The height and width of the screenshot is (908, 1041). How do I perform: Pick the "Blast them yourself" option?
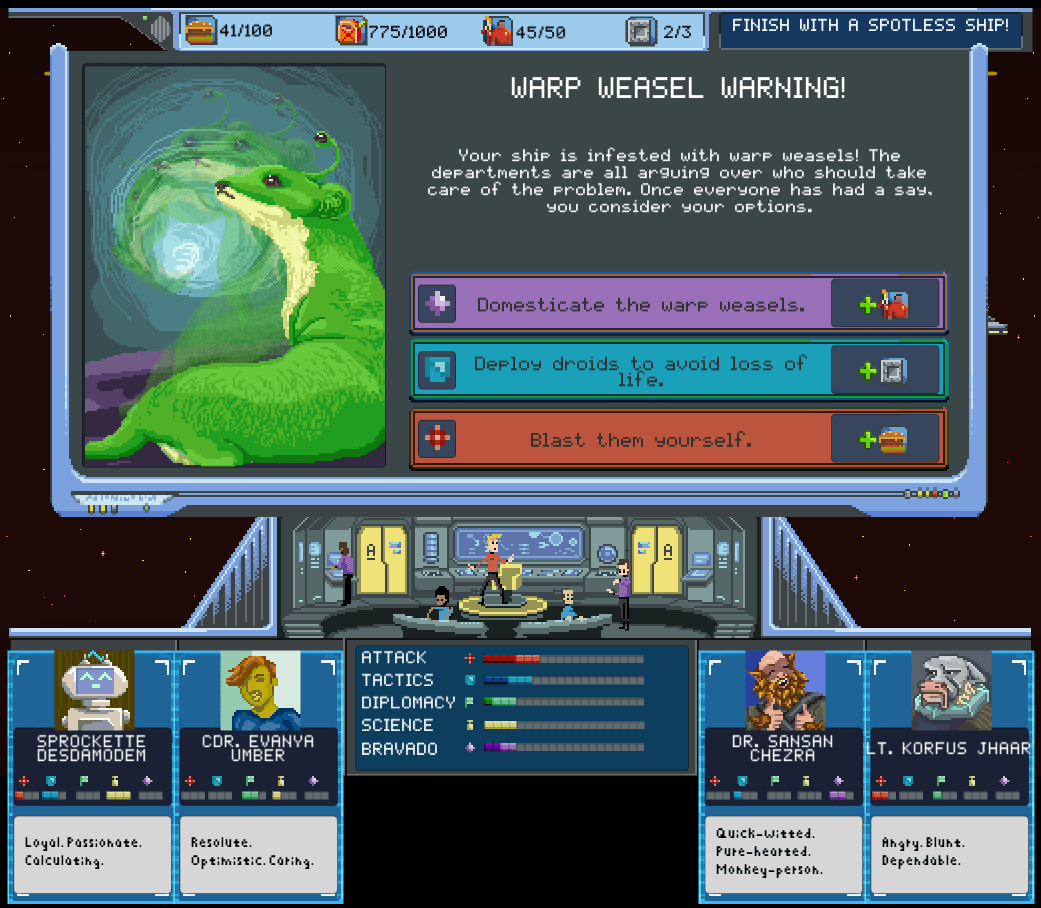pyautogui.click(x=640, y=439)
